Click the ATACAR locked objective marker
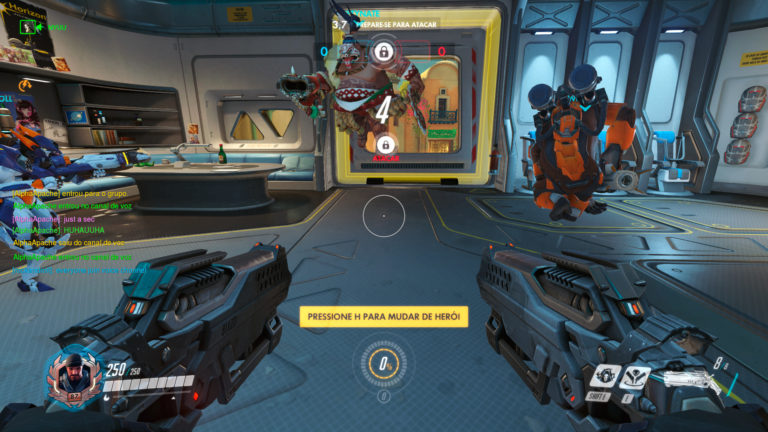 click(x=384, y=146)
